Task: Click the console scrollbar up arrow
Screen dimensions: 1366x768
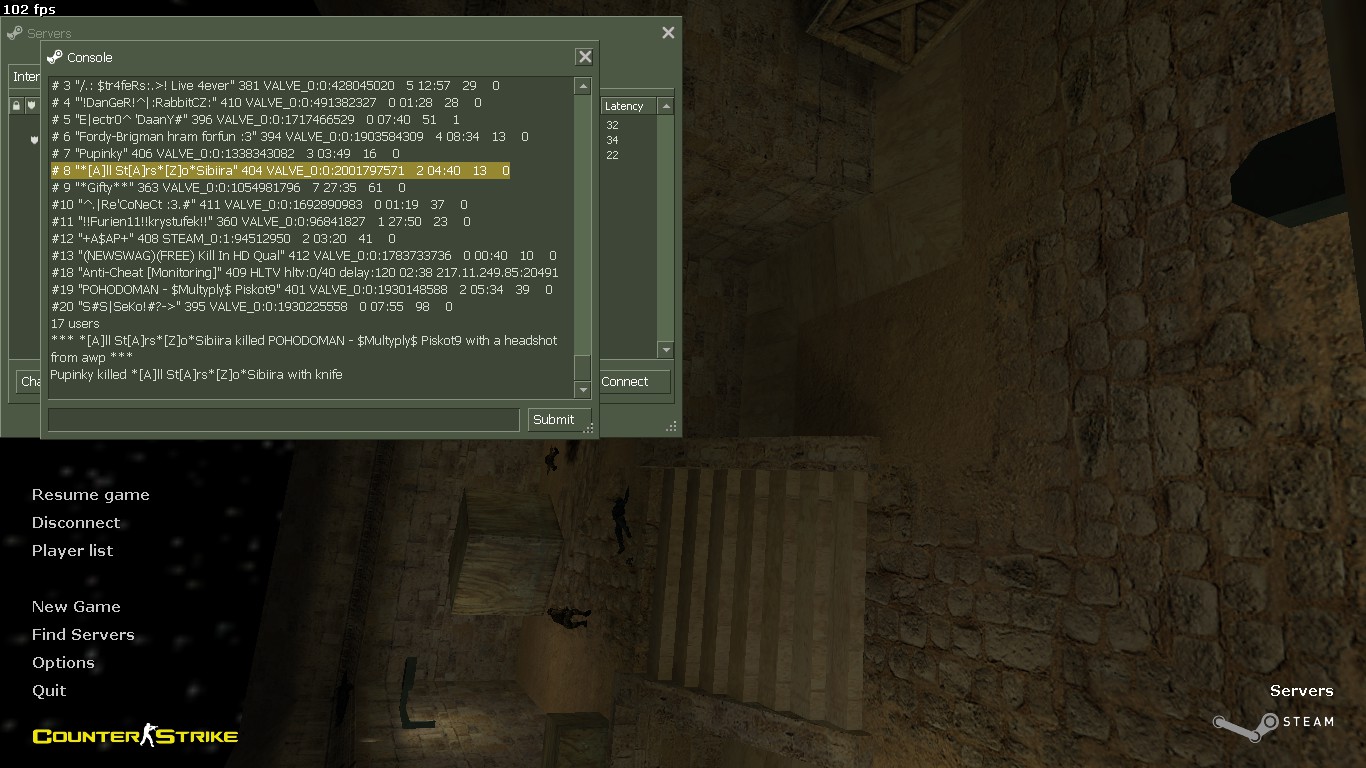Action: 583,87
